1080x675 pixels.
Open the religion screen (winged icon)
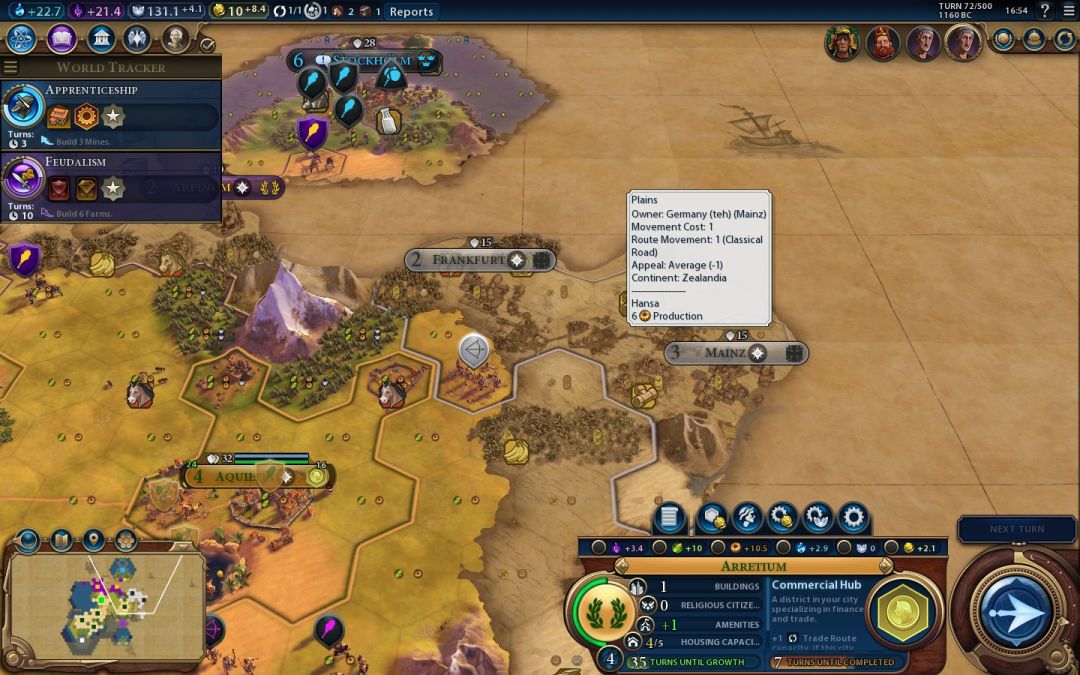pyautogui.click(x=137, y=40)
